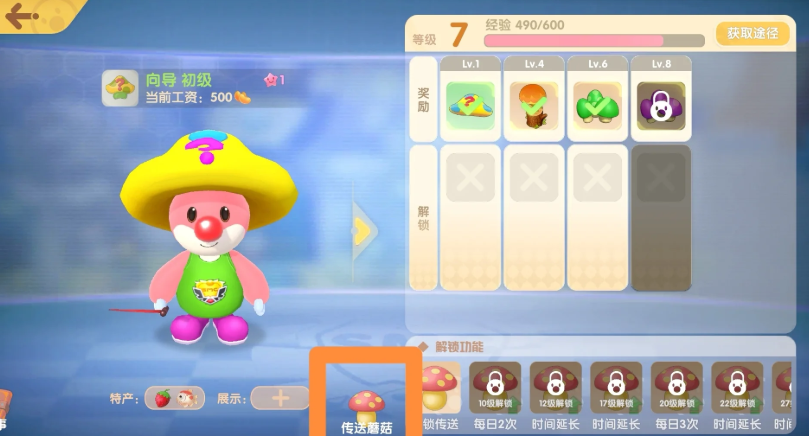Select the Lv.6 green tree reward
The width and height of the screenshot is (809, 436).
tap(598, 104)
